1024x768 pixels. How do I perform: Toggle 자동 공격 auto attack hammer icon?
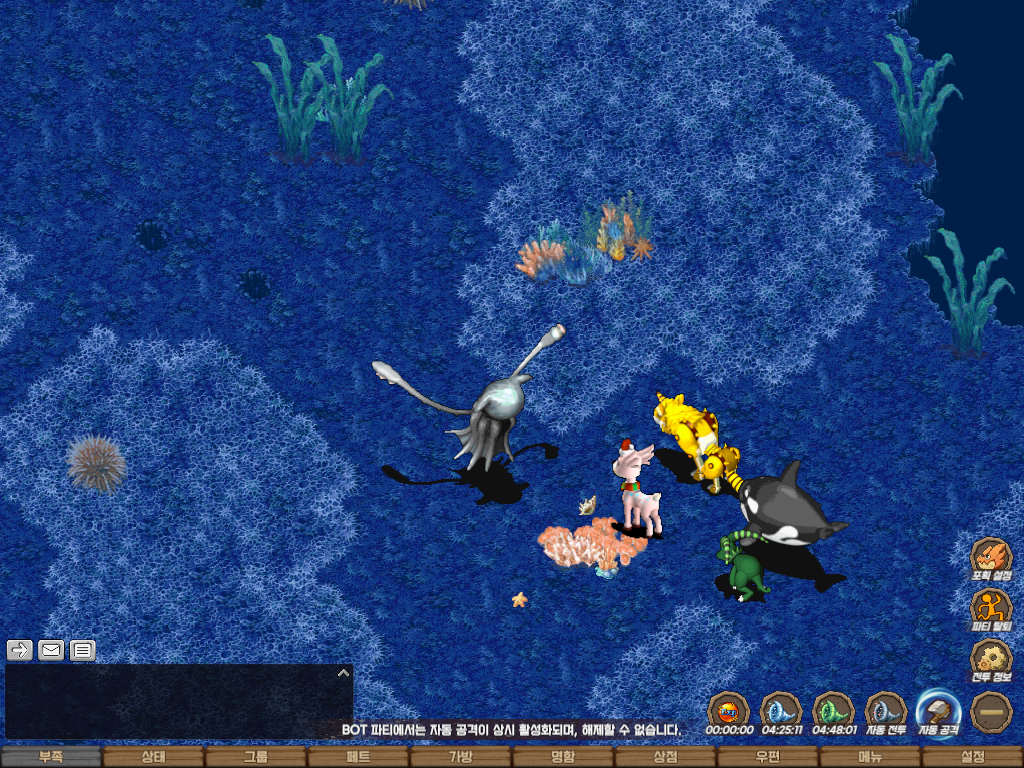939,712
